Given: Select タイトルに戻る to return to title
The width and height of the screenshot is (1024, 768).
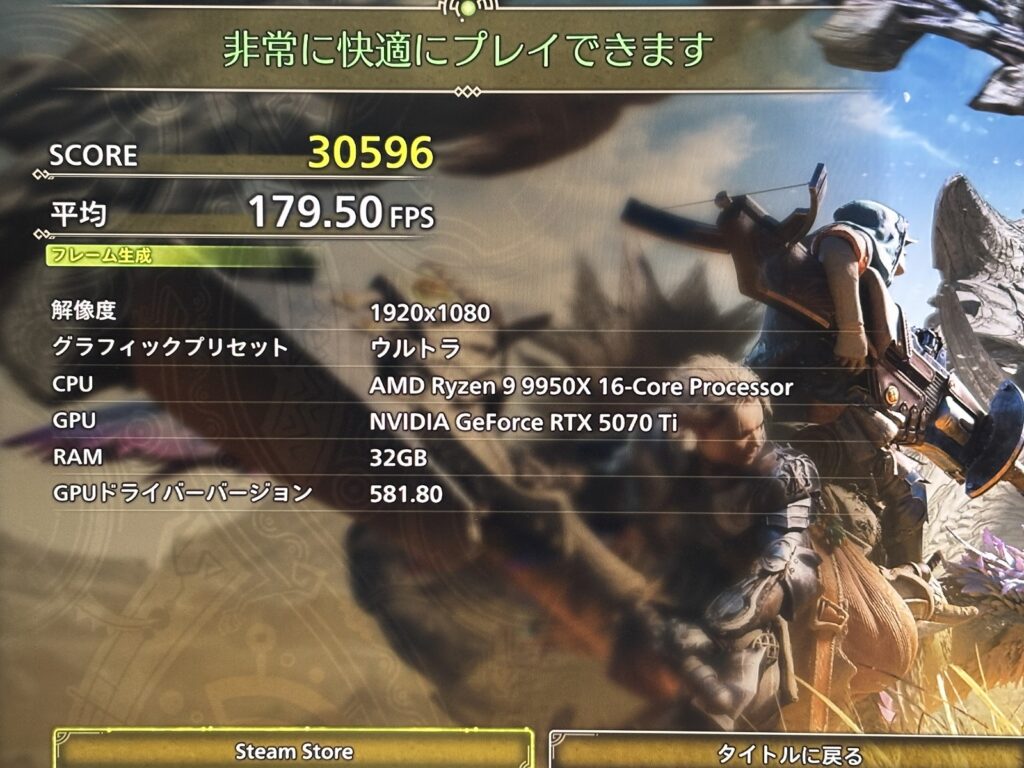Looking at the screenshot, I should pyautogui.click(x=789, y=753).
